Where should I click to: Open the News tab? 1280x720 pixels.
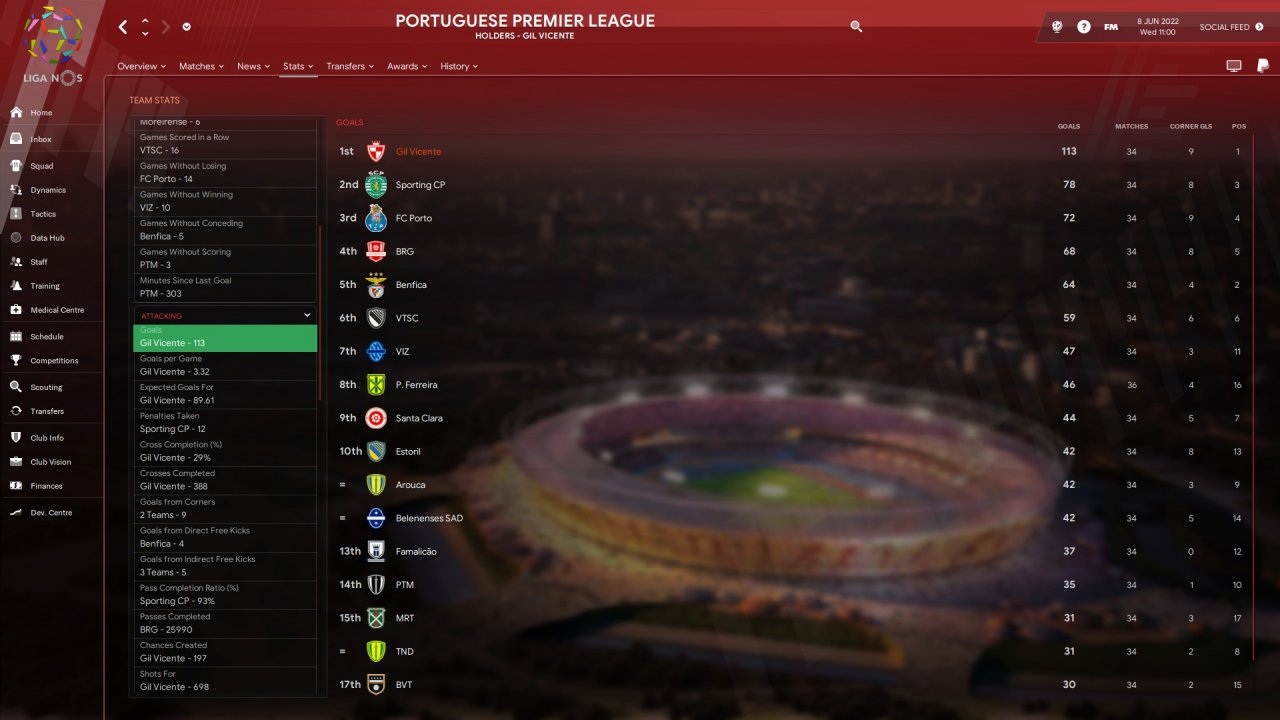(253, 66)
